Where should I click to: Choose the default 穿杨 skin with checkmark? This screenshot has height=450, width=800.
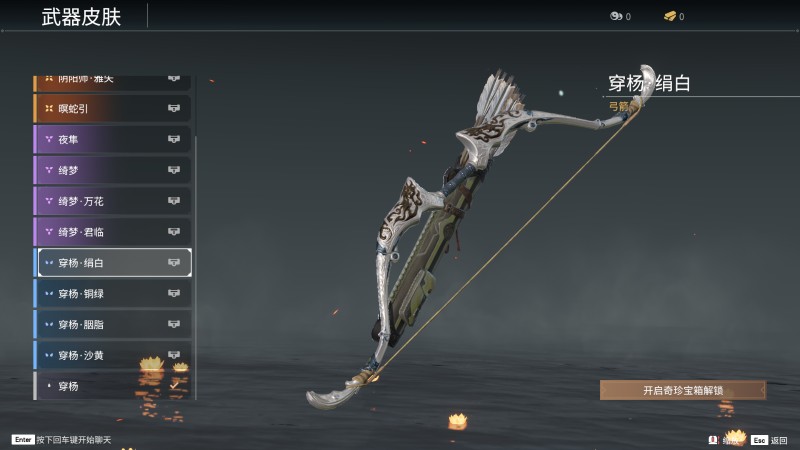pos(112,385)
